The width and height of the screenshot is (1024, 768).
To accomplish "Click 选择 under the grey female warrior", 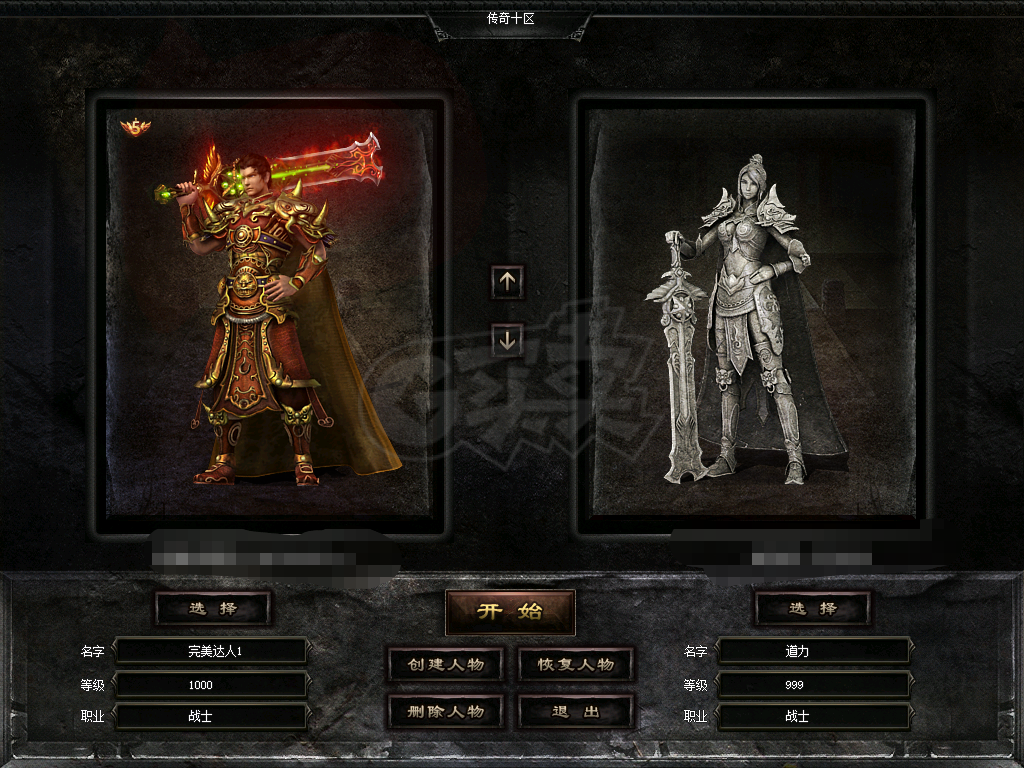I will coord(812,608).
